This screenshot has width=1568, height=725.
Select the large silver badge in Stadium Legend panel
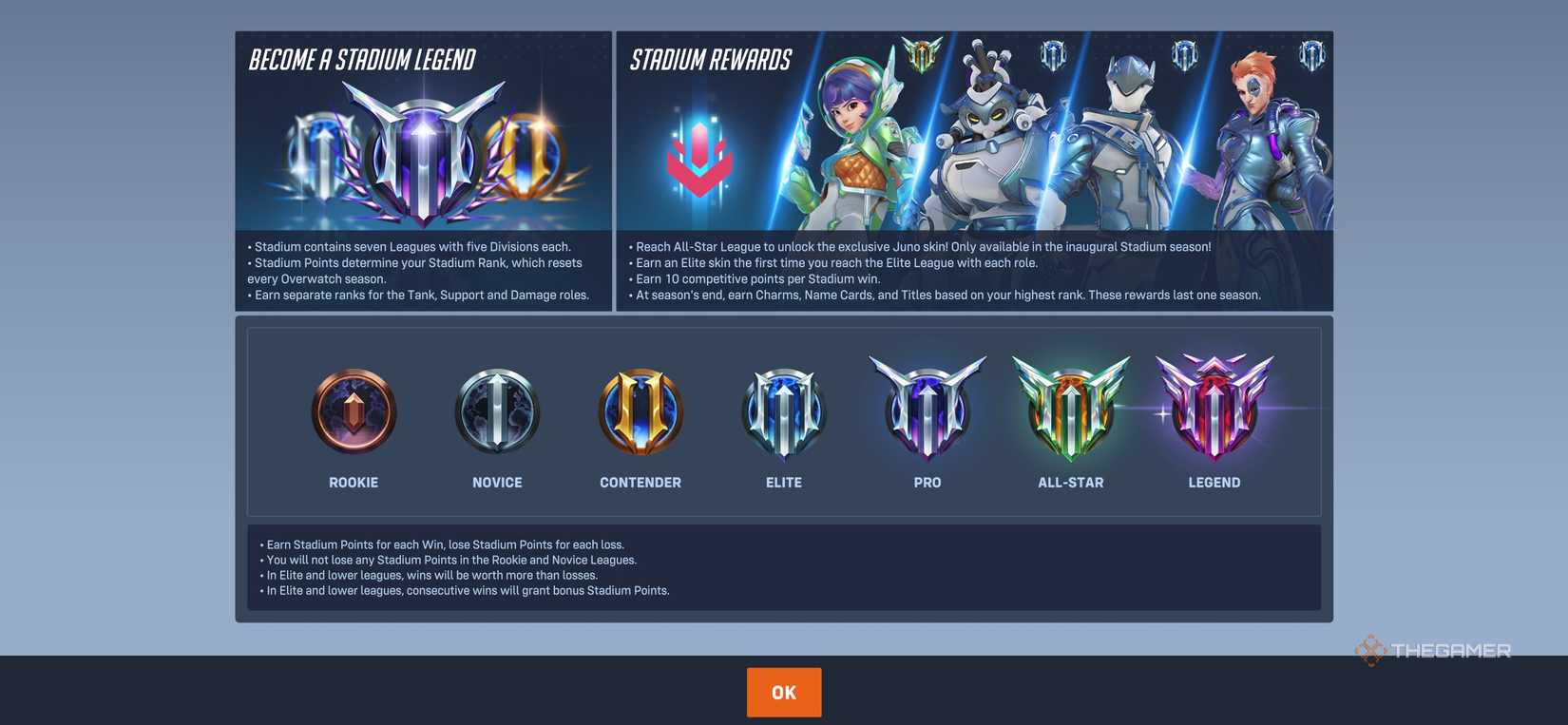(424, 147)
